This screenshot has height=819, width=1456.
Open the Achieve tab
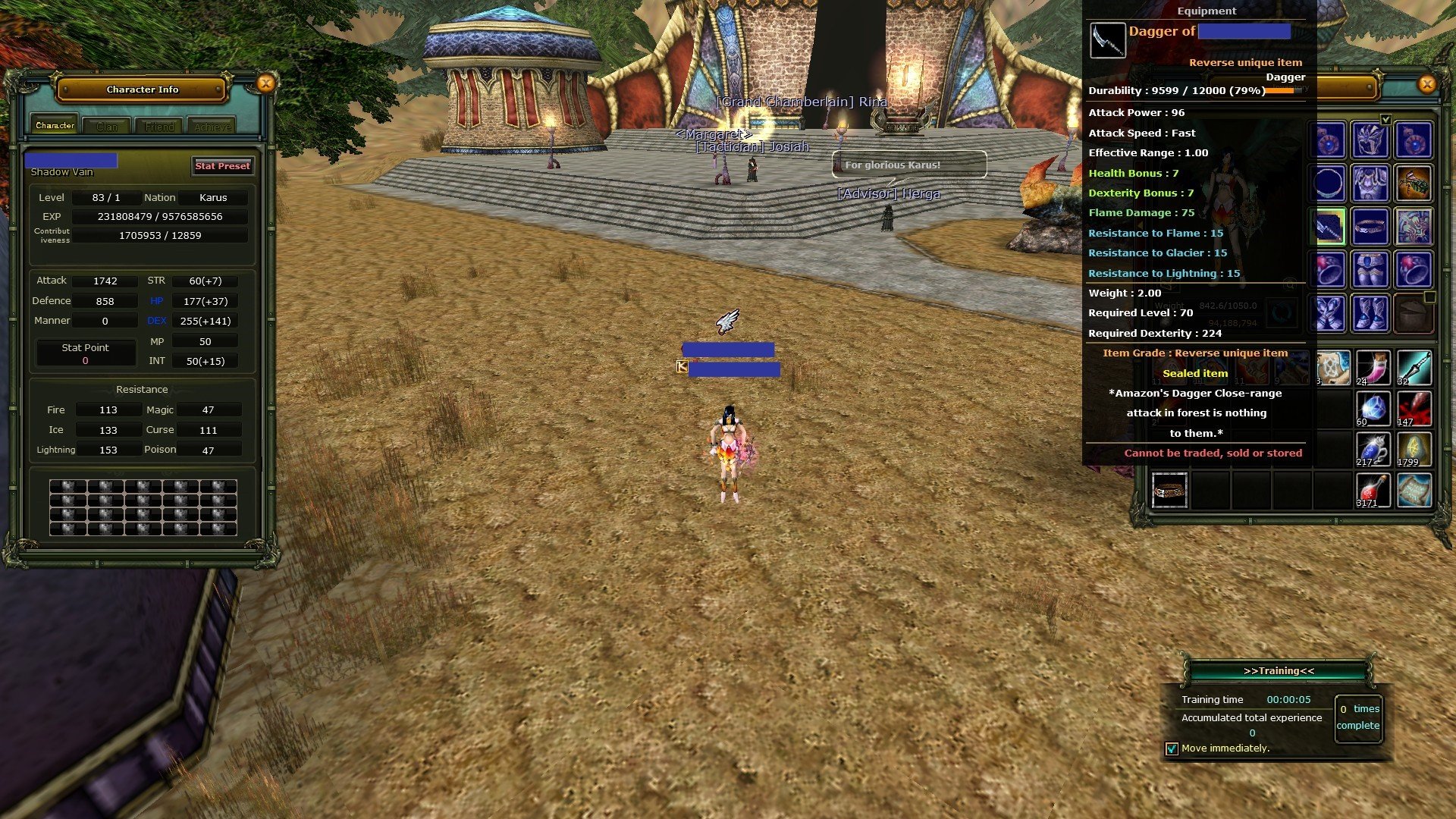click(x=212, y=126)
